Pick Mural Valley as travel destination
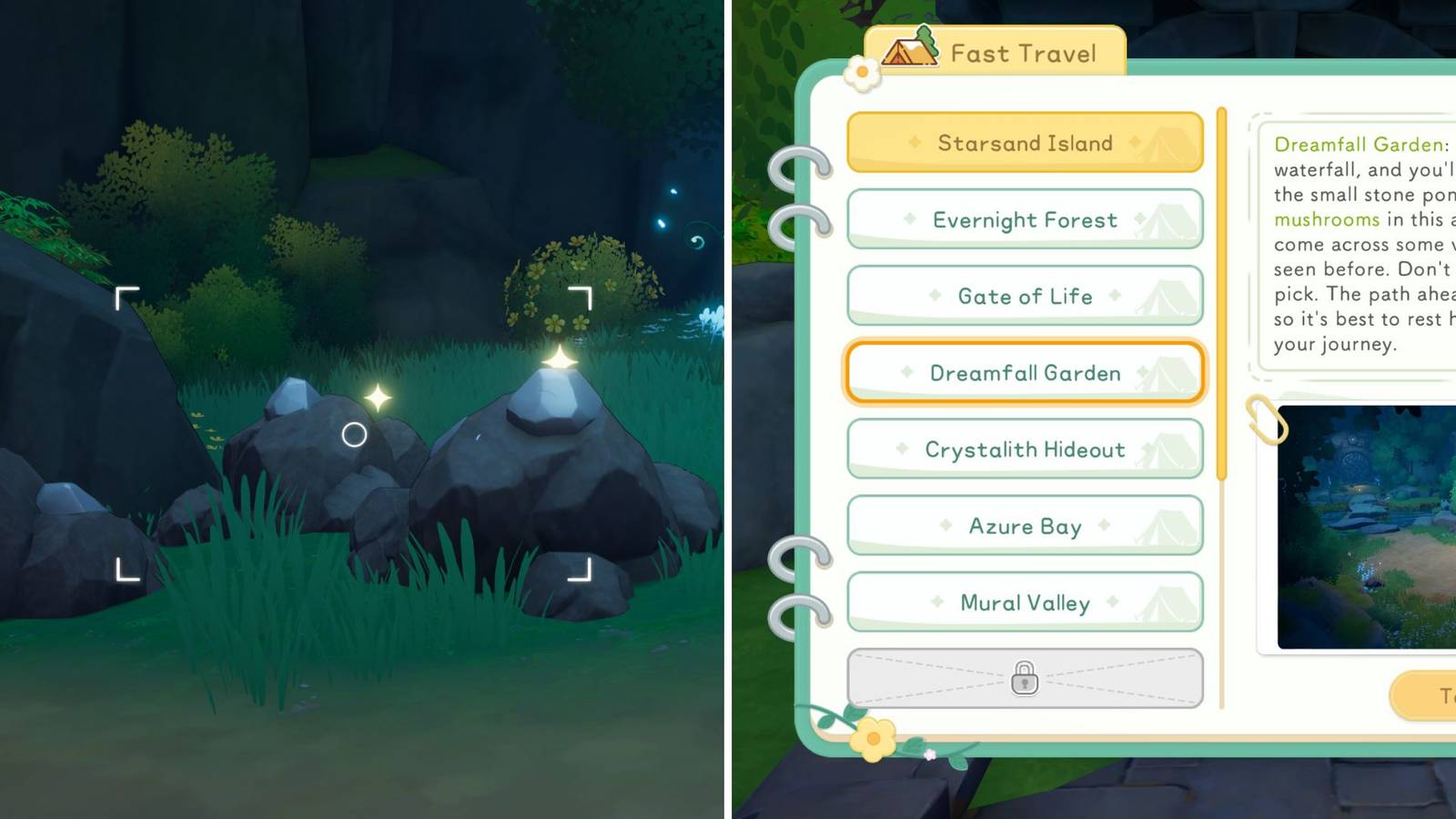Image resolution: width=1456 pixels, height=819 pixels. tap(1025, 602)
